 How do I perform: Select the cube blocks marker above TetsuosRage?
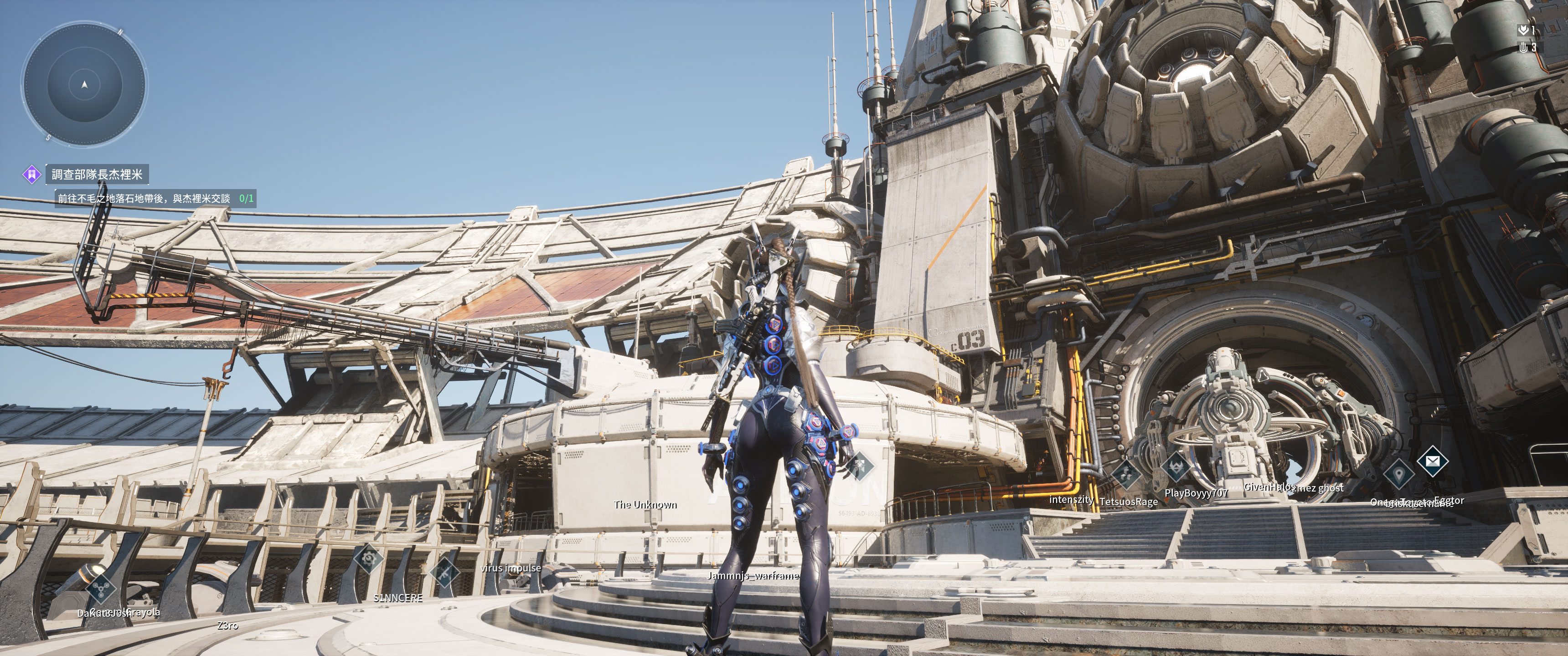click(1126, 474)
